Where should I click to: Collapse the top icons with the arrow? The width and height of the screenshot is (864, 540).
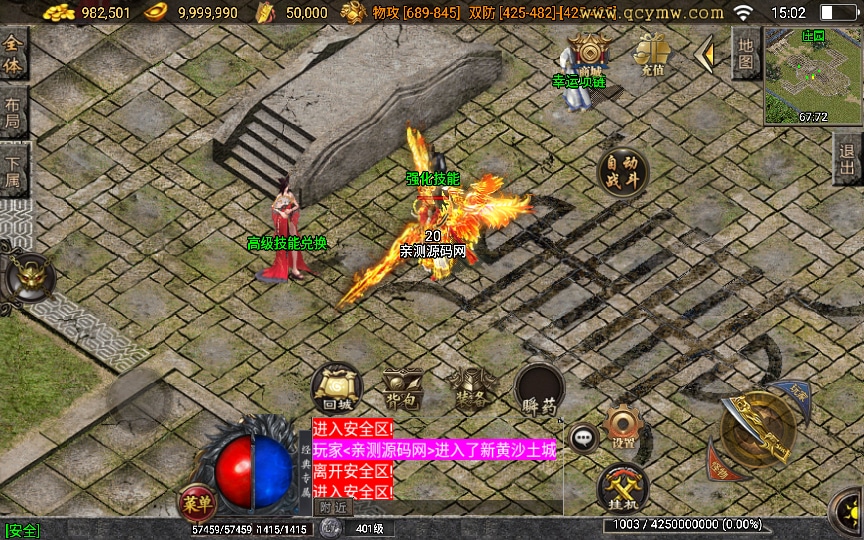tap(706, 55)
